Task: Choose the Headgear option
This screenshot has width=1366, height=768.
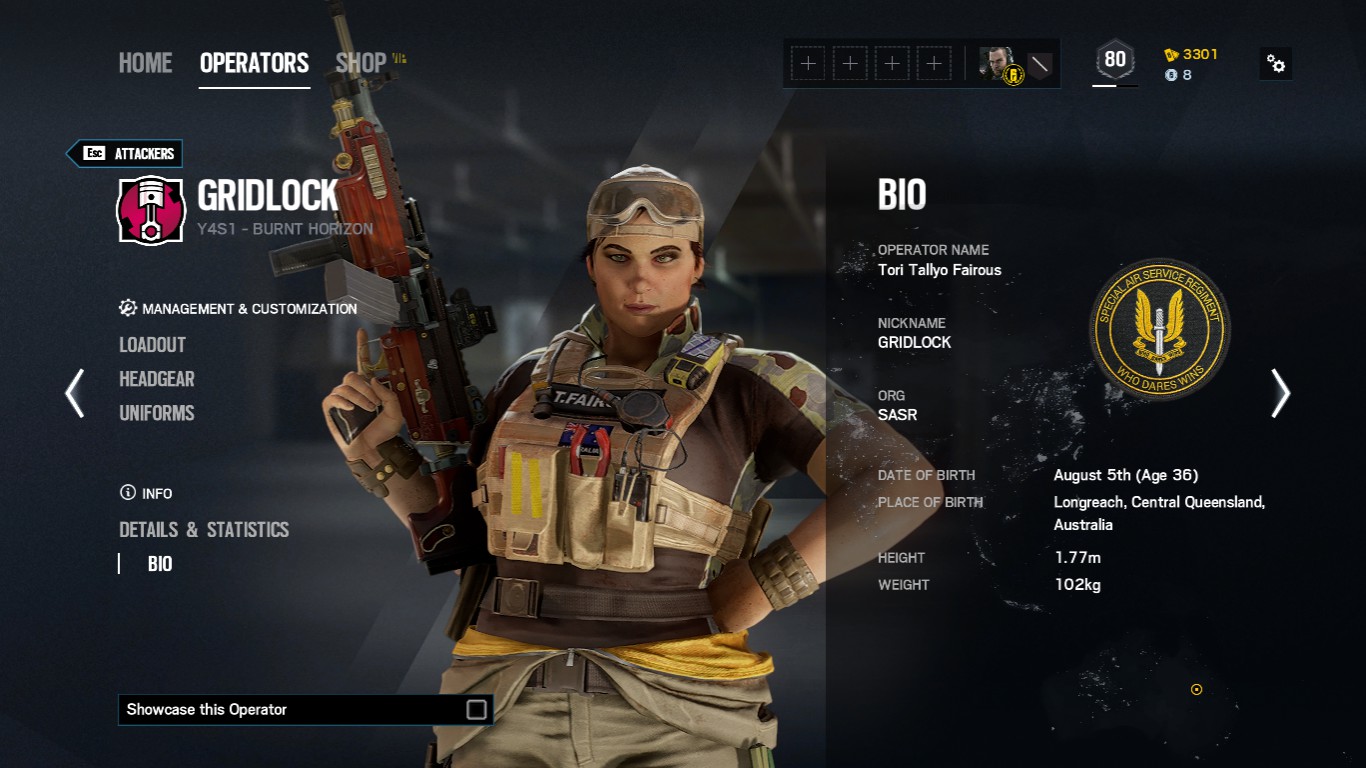Action: [157, 379]
